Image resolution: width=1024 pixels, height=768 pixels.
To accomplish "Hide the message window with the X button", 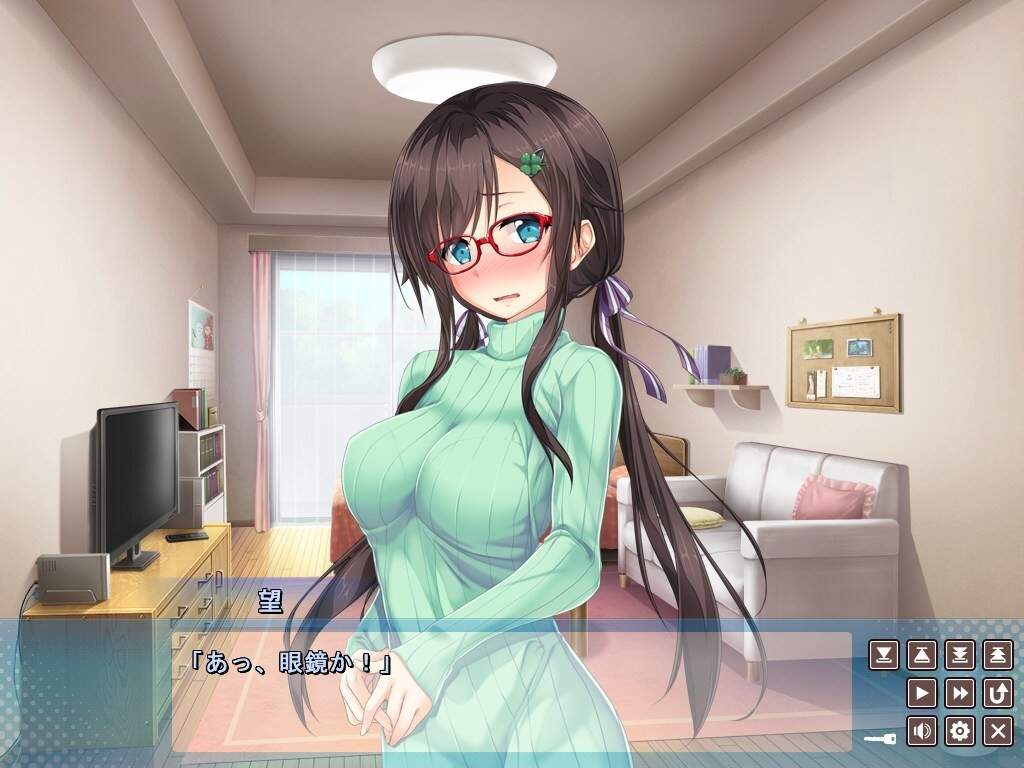I will pos(997,731).
